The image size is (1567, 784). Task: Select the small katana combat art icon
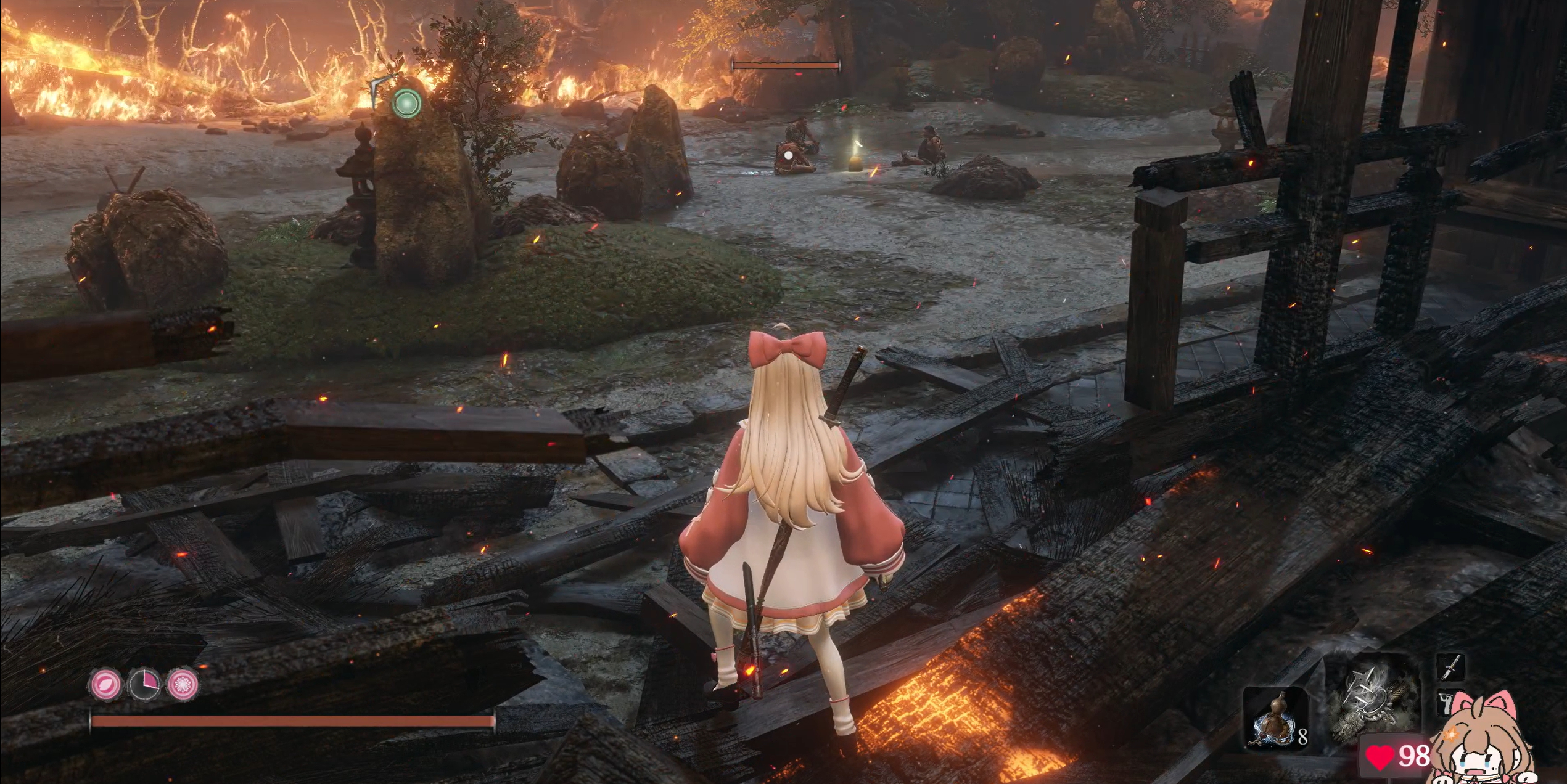point(1450,668)
